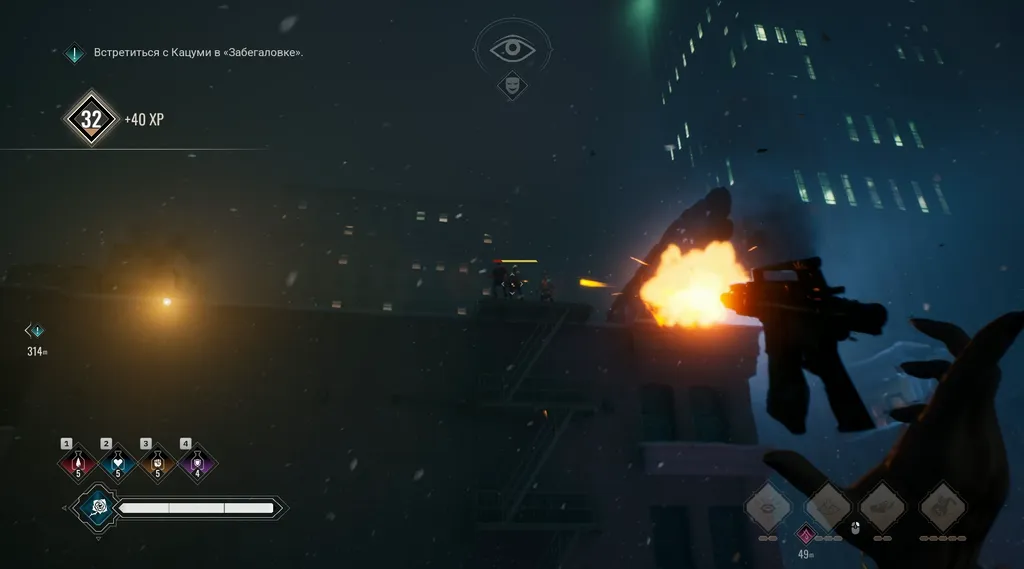Viewport: 1024px width, 569px height.
Task: Select the objective to meet Katsumi
Action: (198, 53)
